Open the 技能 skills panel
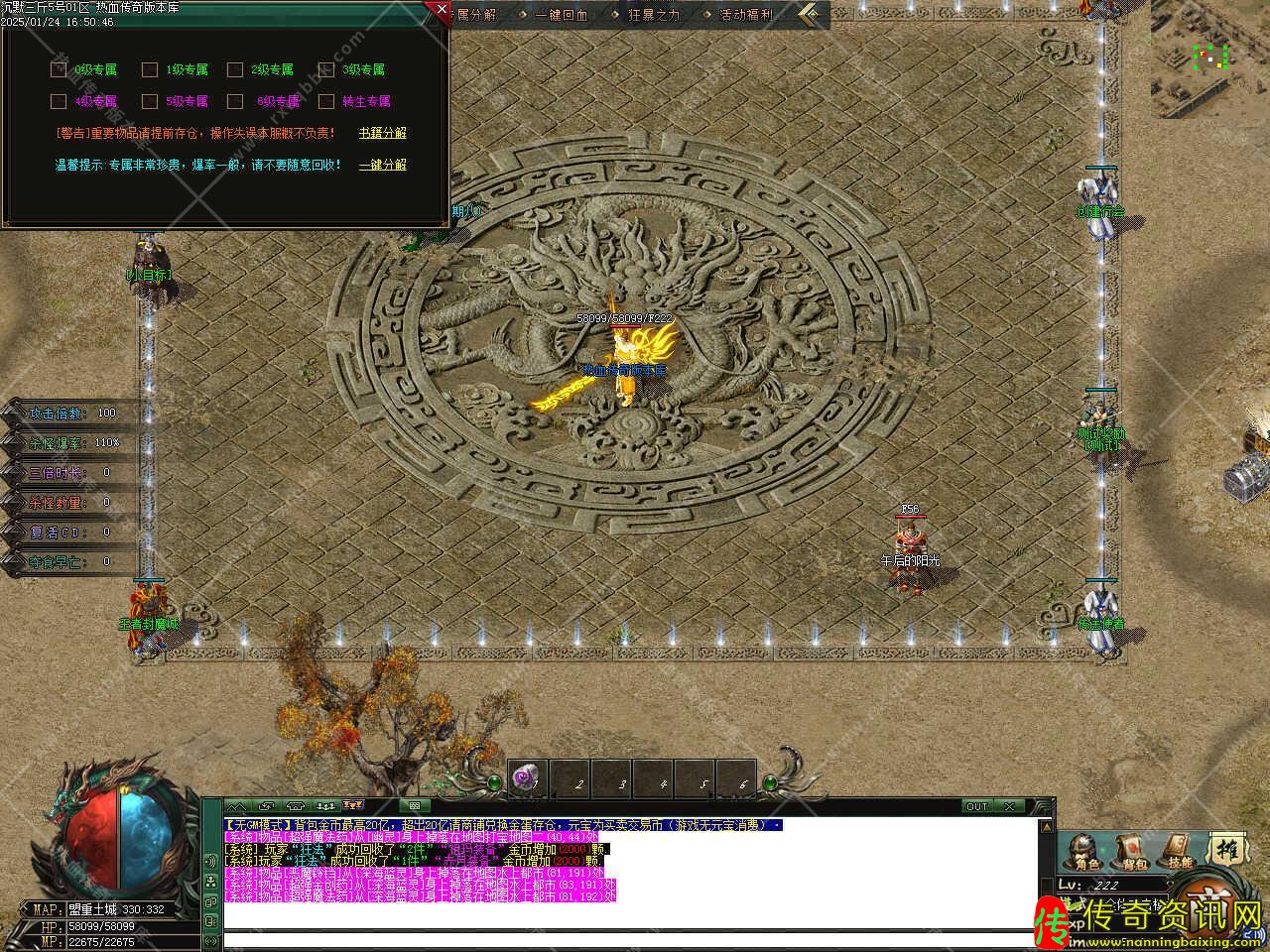1270x952 pixels. (1179, 852)
